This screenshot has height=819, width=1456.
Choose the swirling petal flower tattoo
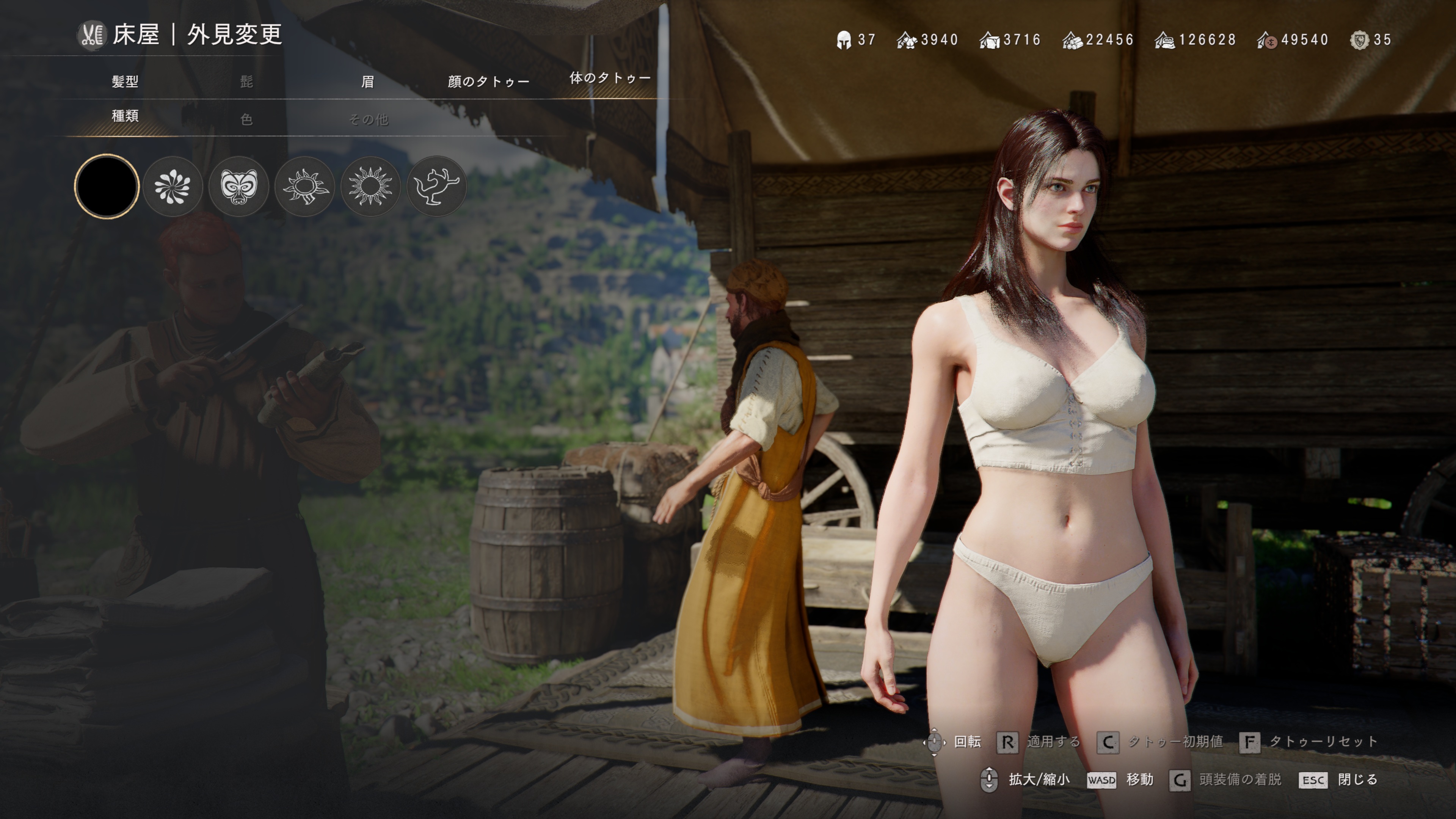(x=173, y=187)
